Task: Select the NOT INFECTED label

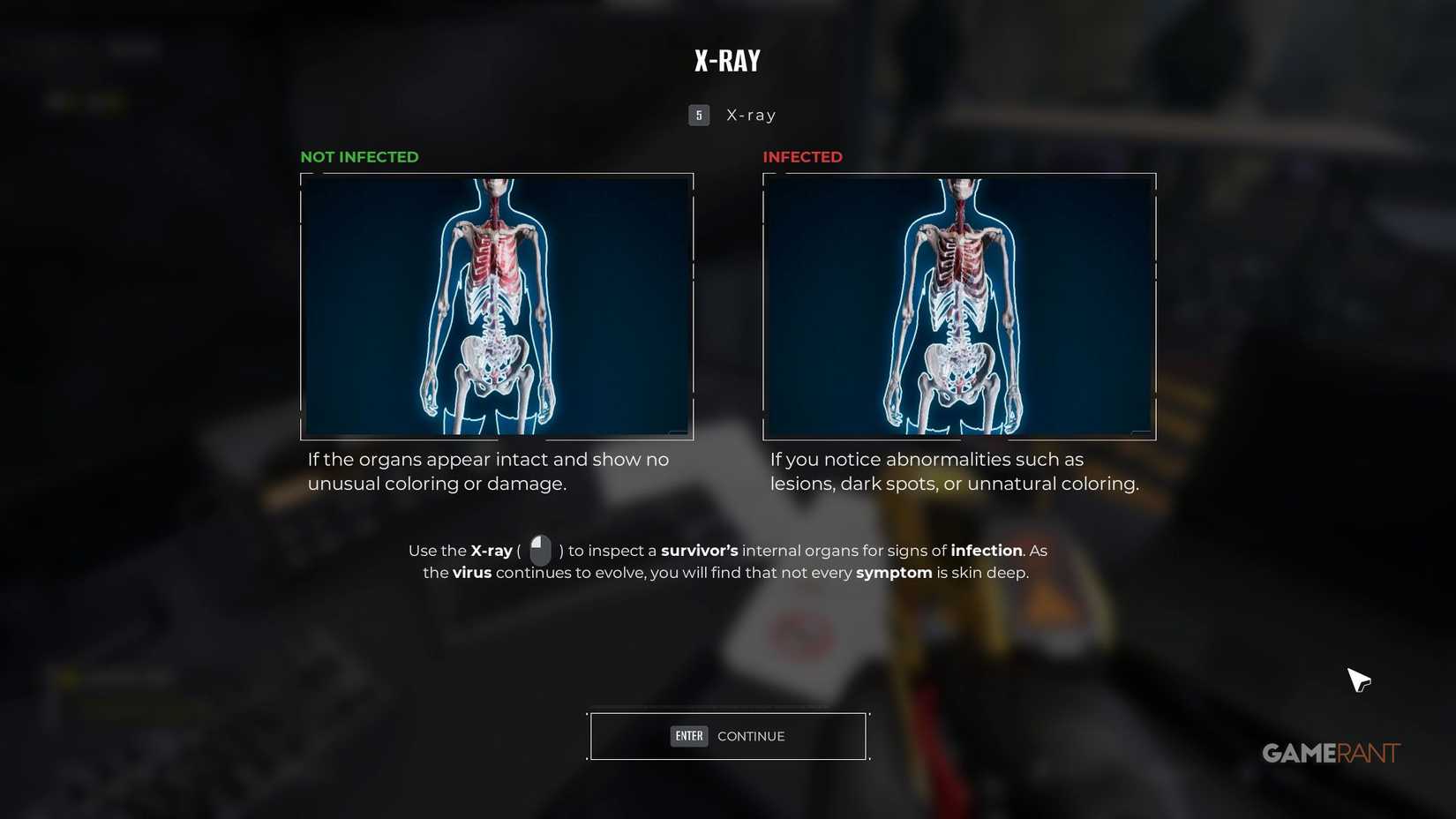Action: tap(359, 156)
